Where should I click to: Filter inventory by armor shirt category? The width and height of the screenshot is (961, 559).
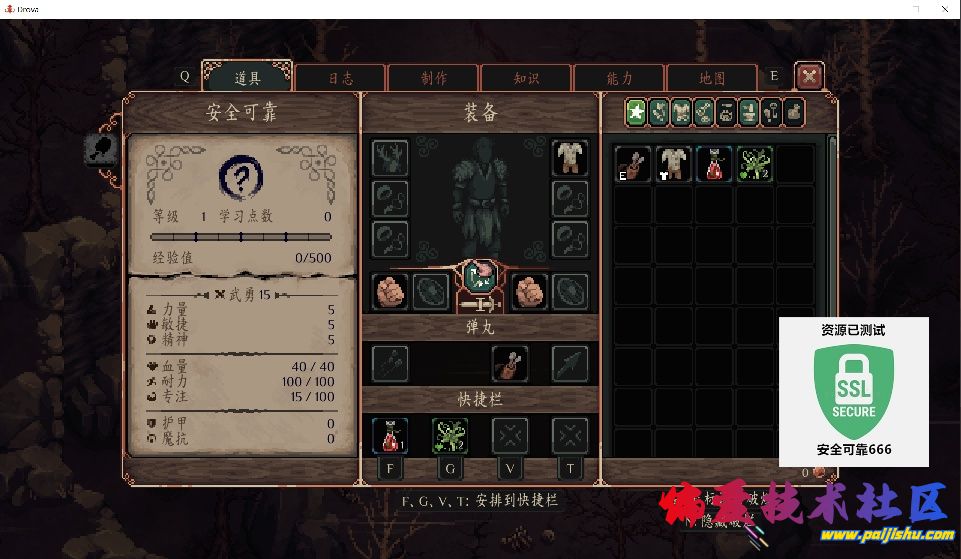click(681, 112)
